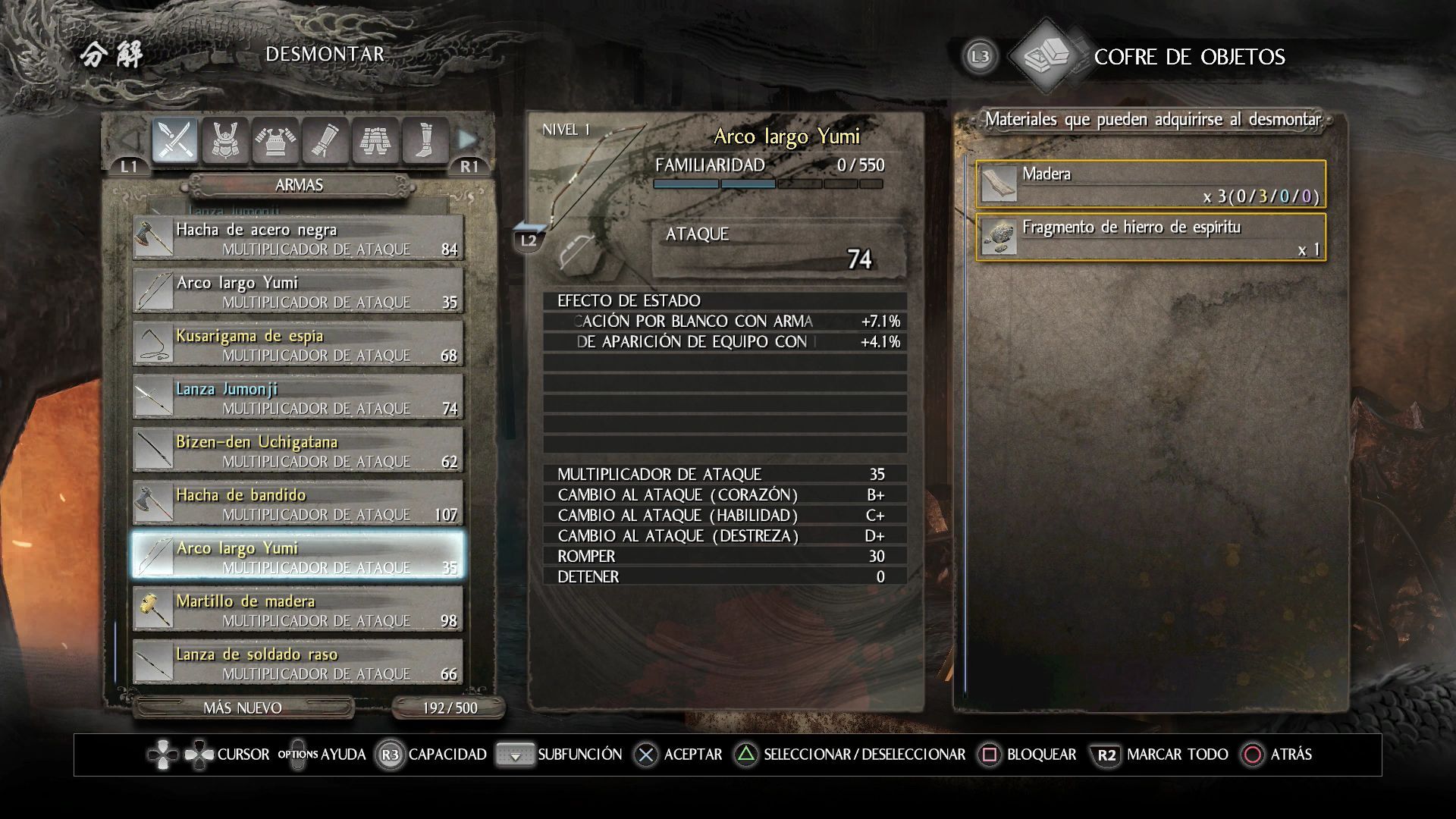This screenshot has width=1456, height=819.
Task: Select Lanza de soldado raso entry
Action: click(x=298, y=663)
